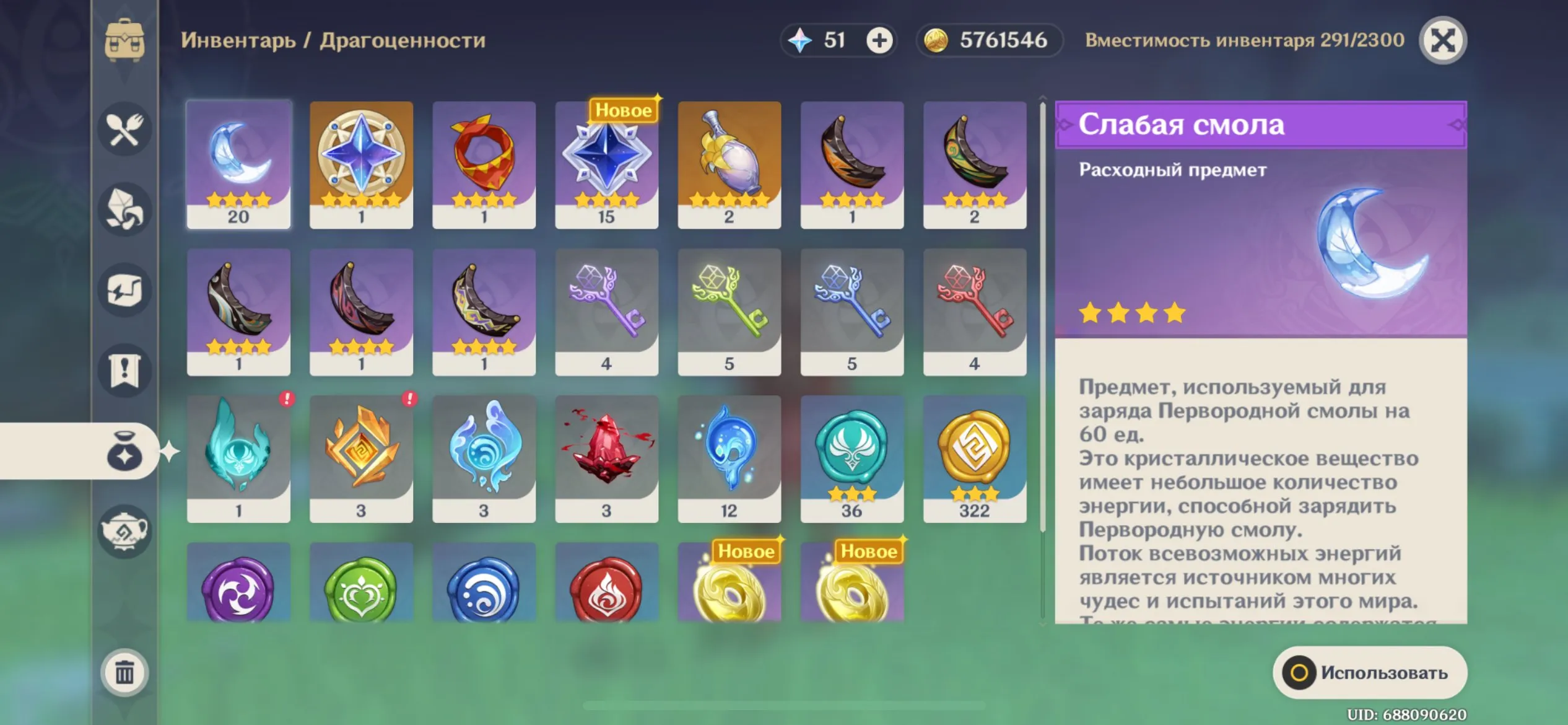This screenshot has width=1568, height=725.
Task: Select the purple Electro sigil slot
Action: point(238,586)
